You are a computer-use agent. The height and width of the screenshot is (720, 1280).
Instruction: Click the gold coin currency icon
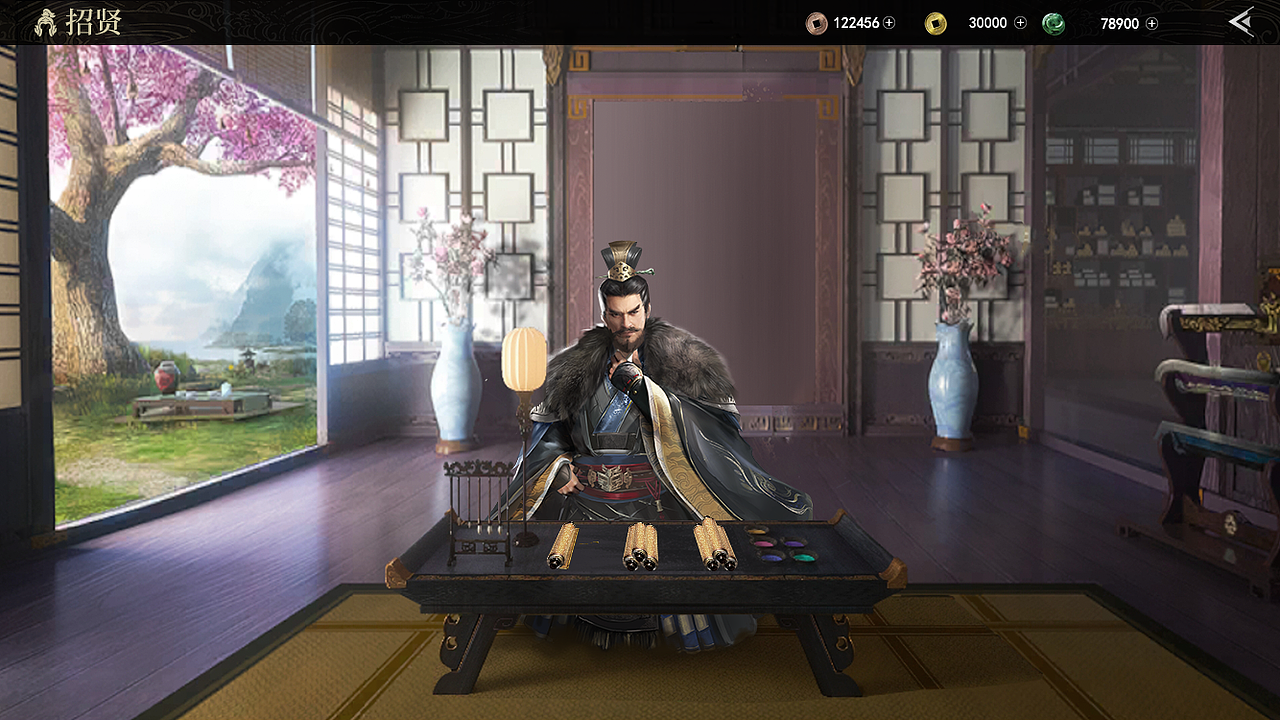coord(936,22)
